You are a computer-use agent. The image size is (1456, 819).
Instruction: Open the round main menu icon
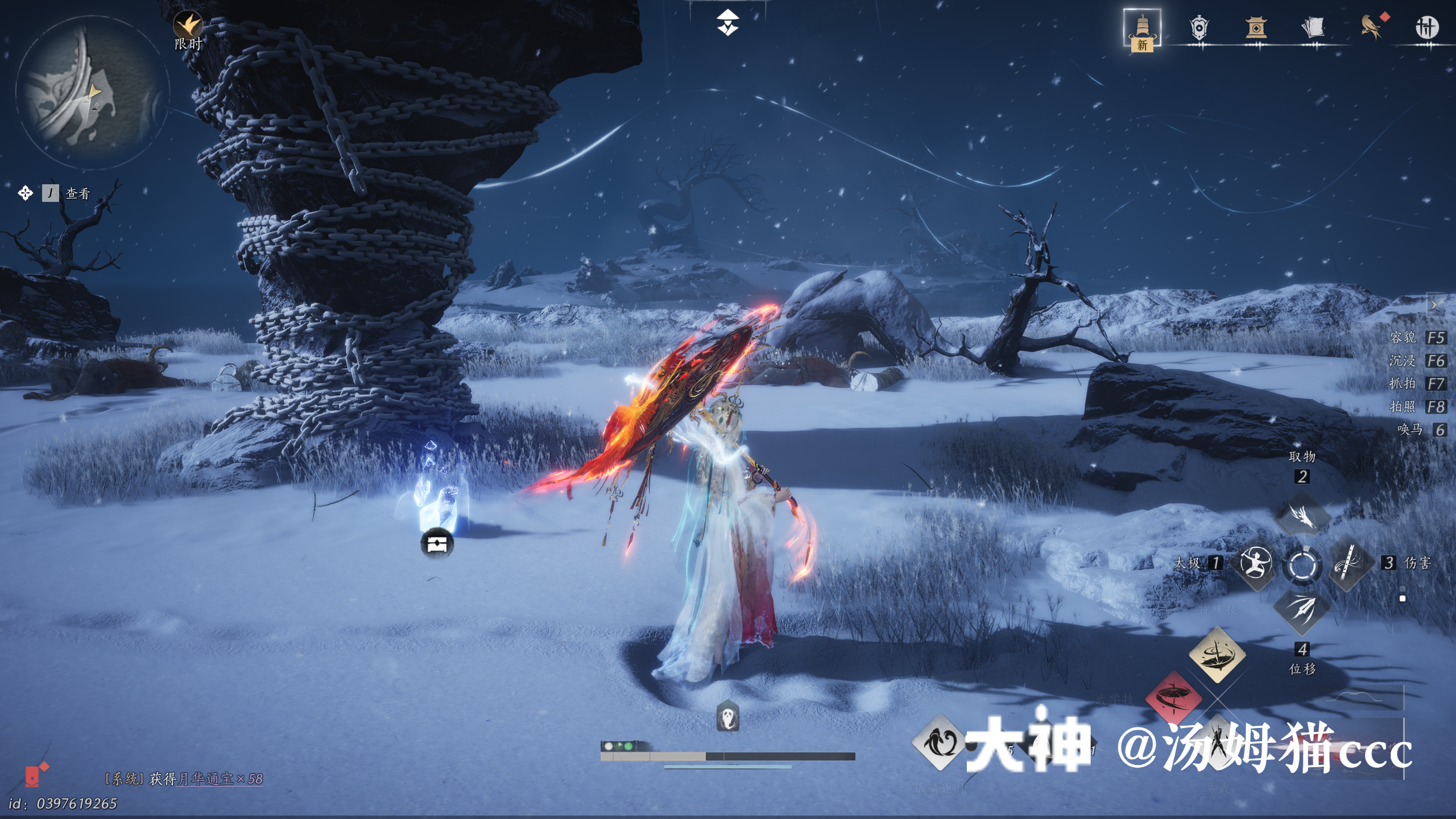click(x=1426, y=27)
